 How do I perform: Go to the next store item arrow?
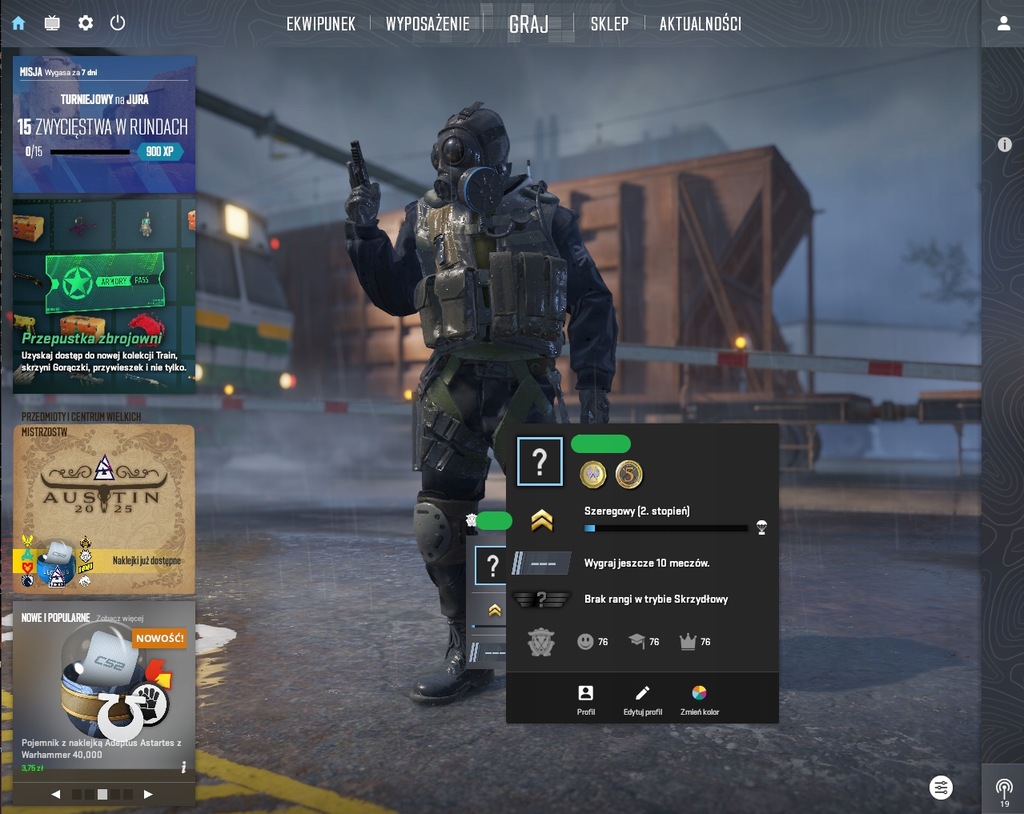[148, 794]
